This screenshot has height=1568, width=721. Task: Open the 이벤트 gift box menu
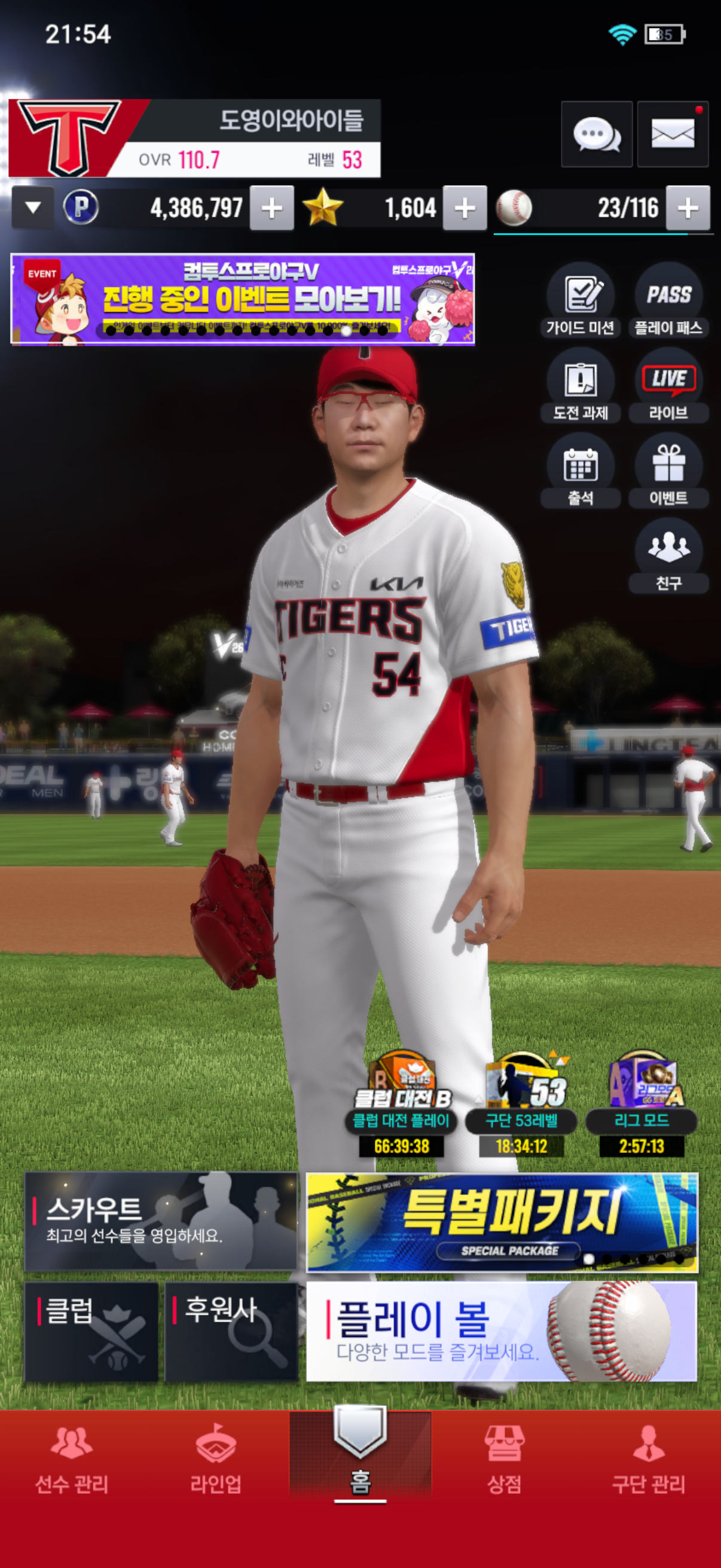668,470
